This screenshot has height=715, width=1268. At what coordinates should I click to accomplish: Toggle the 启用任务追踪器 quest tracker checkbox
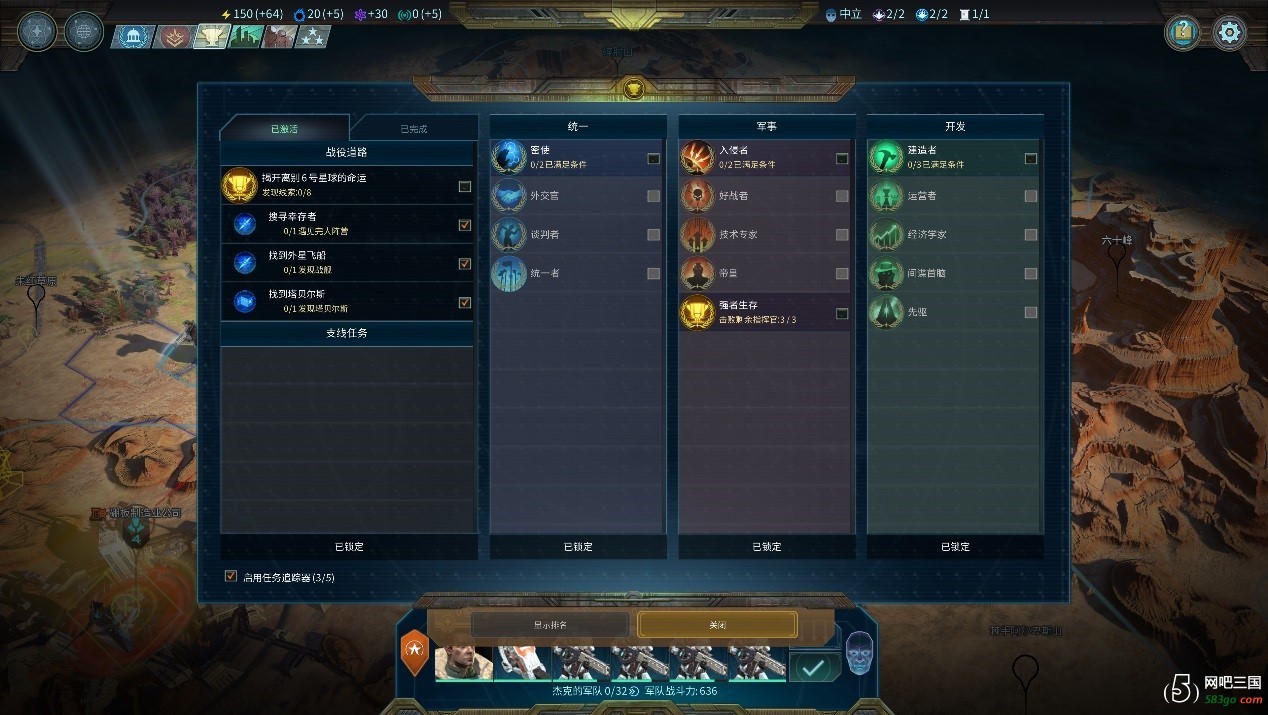(x=231, y=577)
